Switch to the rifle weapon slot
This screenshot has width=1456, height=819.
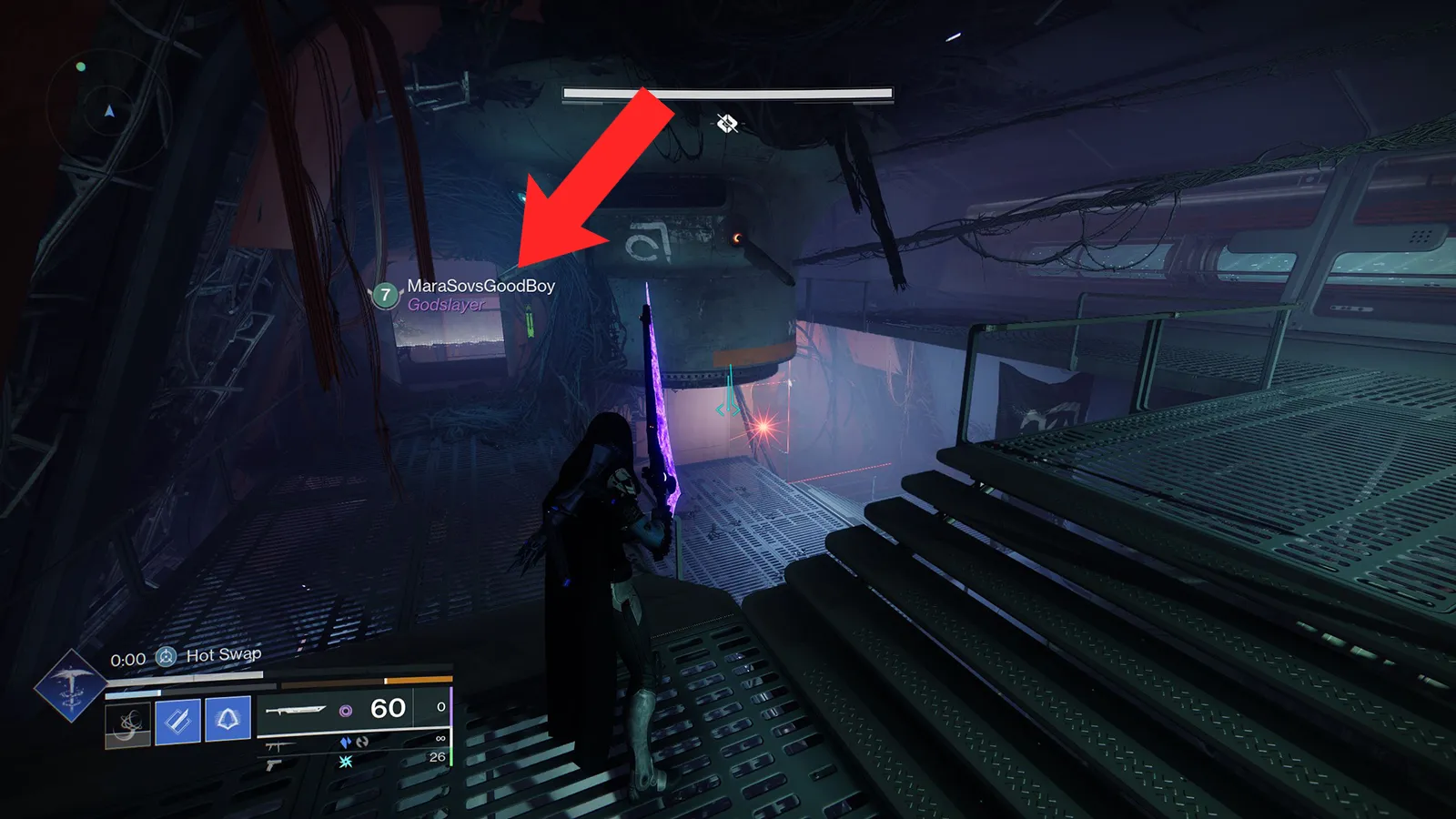279,747
